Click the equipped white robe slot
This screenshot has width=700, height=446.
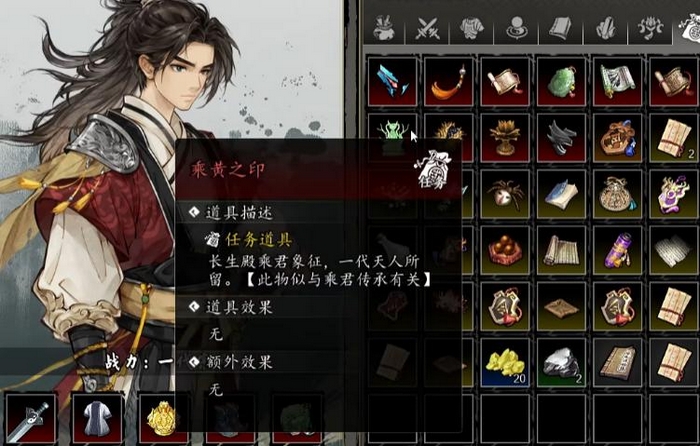point(96,419)
